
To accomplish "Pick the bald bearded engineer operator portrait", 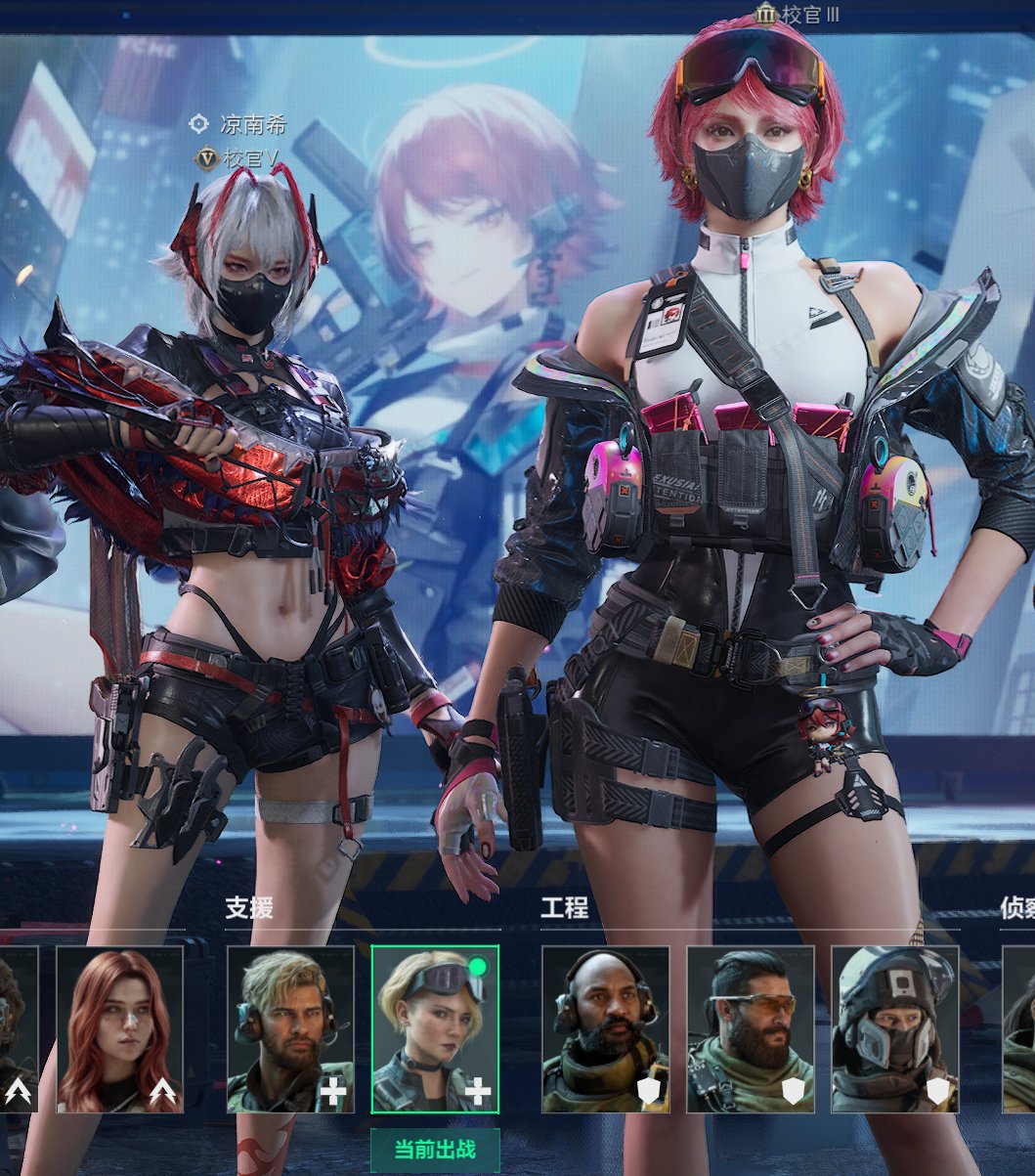I will (x=605, y=1028).
